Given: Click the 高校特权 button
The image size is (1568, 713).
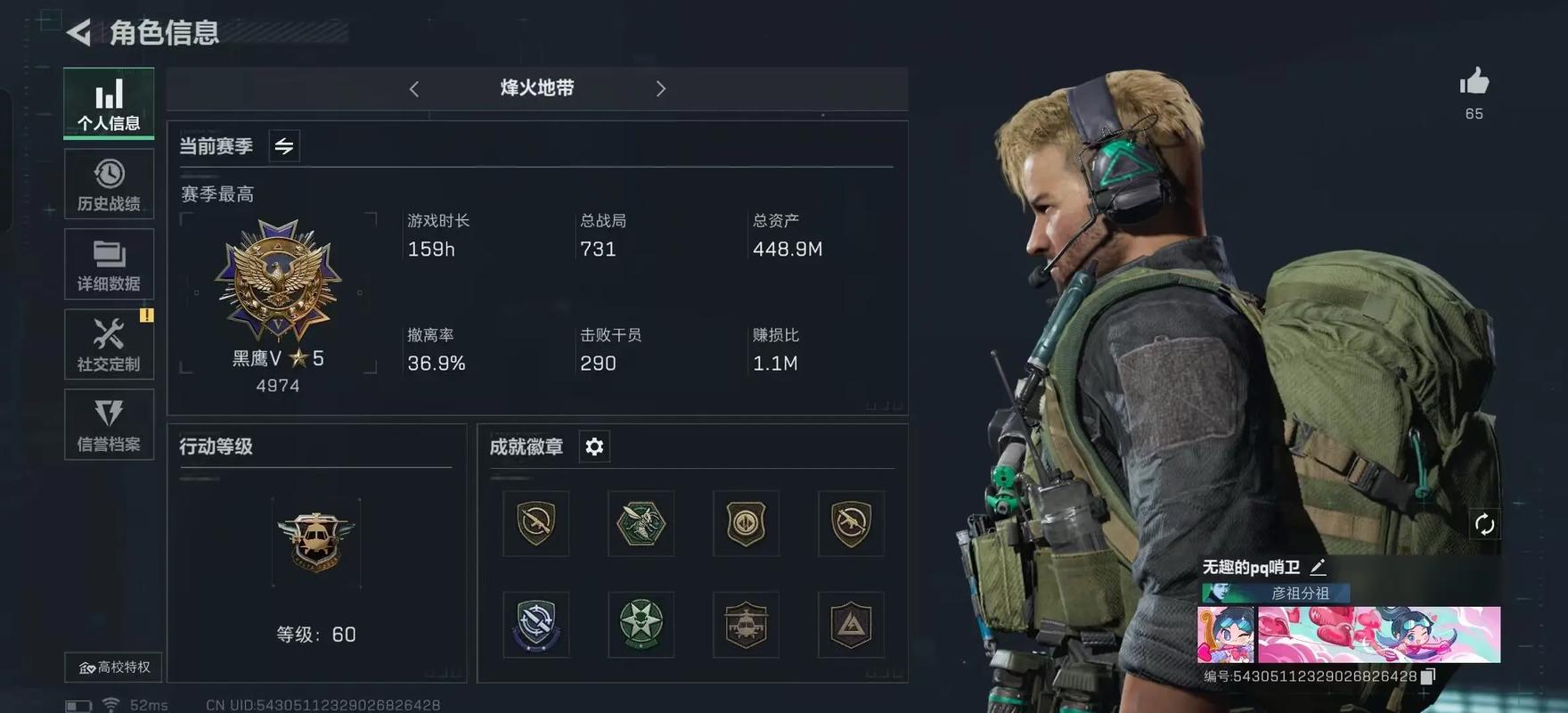Looking at the screenshot, I should pos(114,667).
